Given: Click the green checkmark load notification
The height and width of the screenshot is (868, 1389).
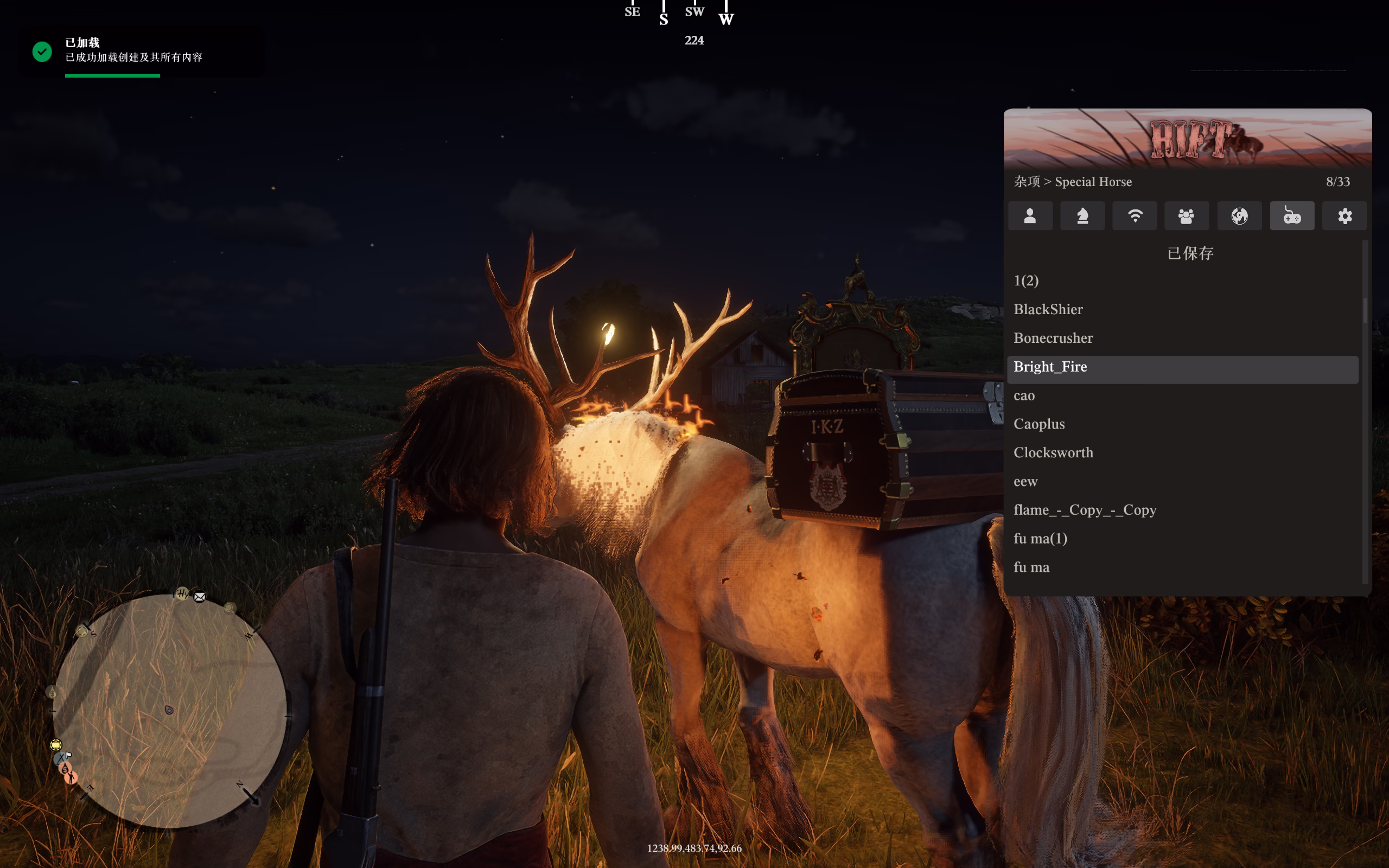Looking at the screenshot, I should [x=42, y=52].
